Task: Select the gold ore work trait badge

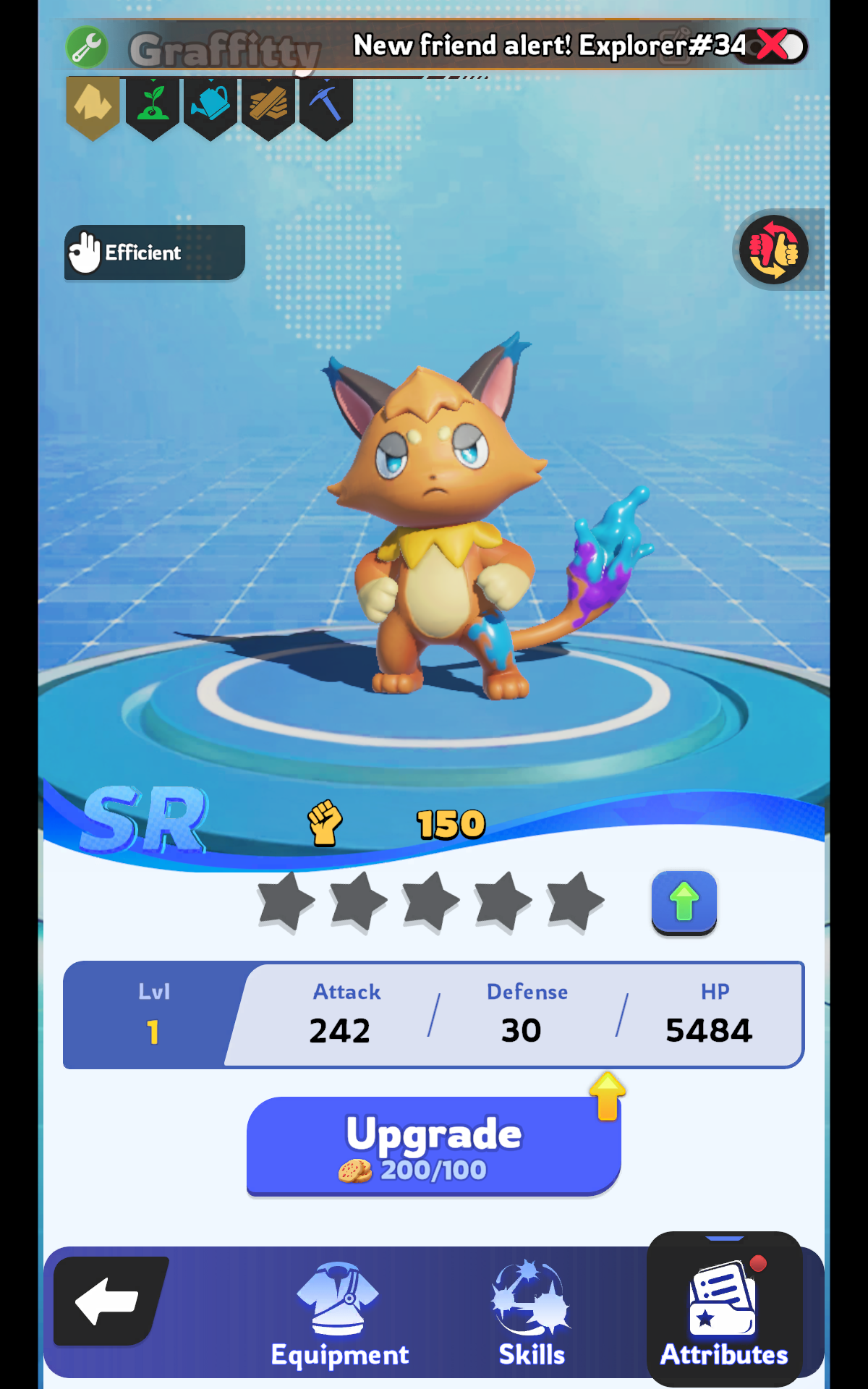Action: click(93, 106)
